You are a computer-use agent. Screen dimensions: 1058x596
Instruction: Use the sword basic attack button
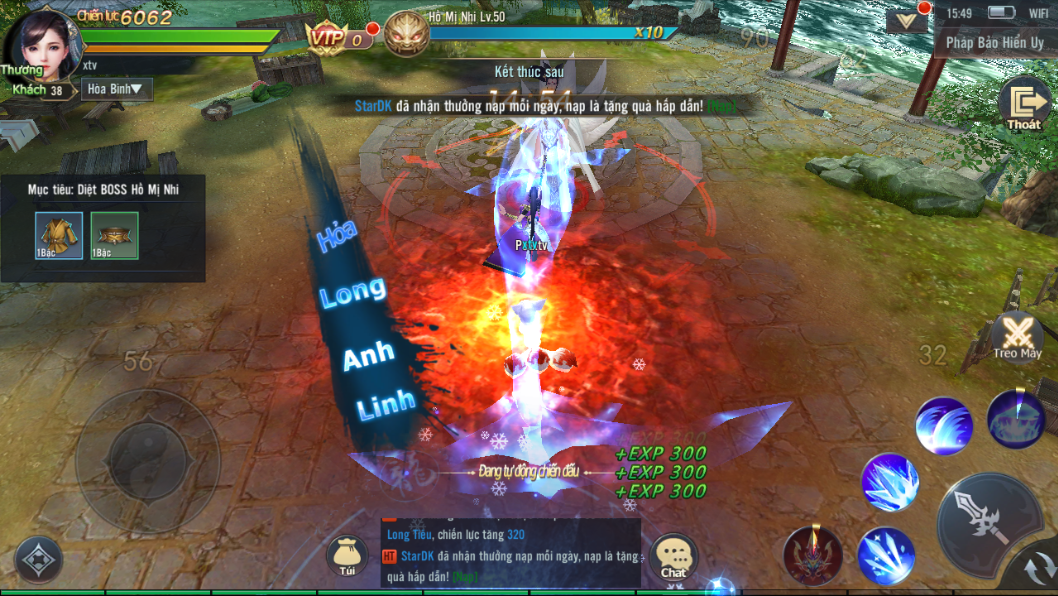tap(985, 521)
